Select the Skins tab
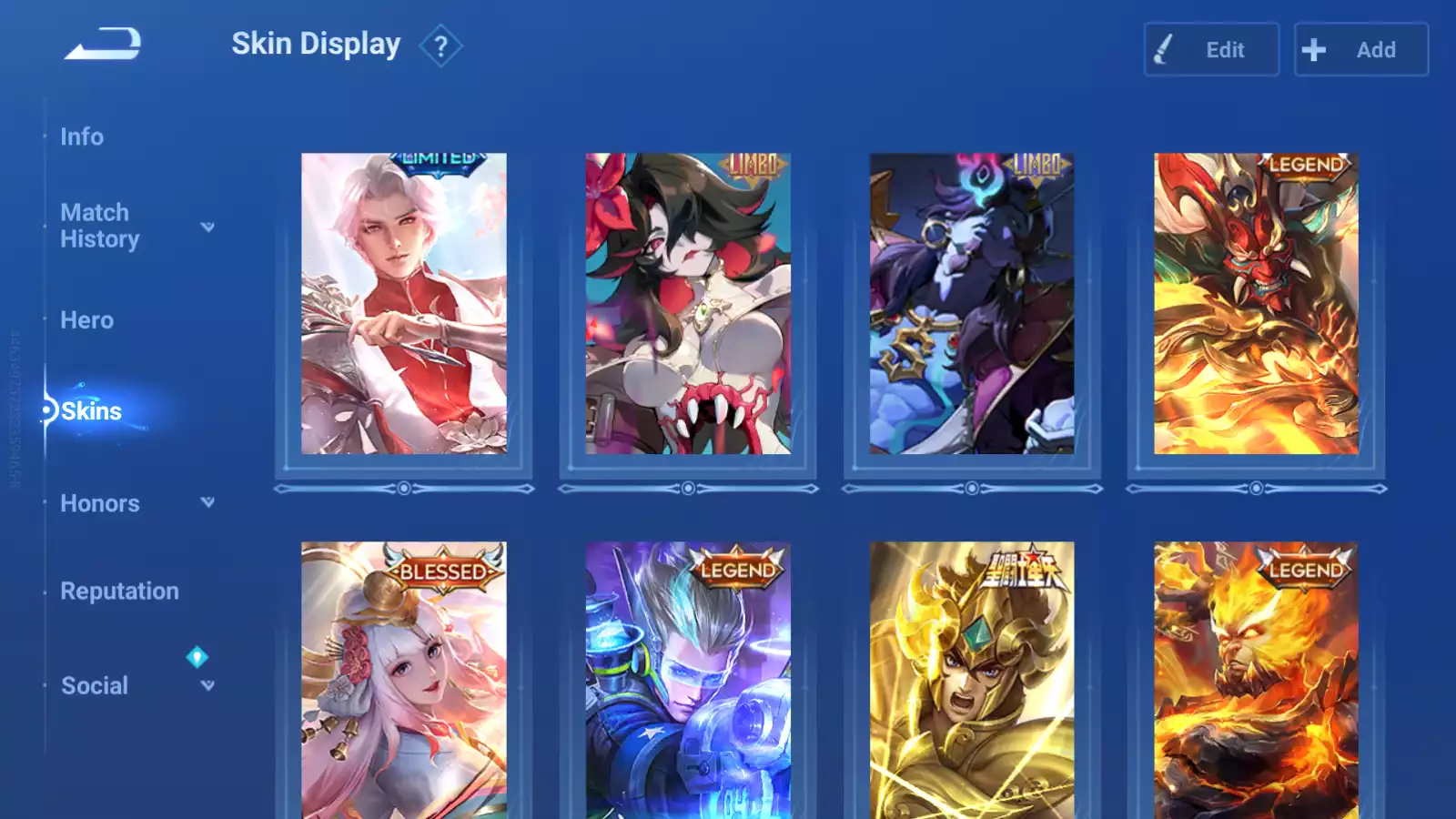1456x819 pixels. 91,411
